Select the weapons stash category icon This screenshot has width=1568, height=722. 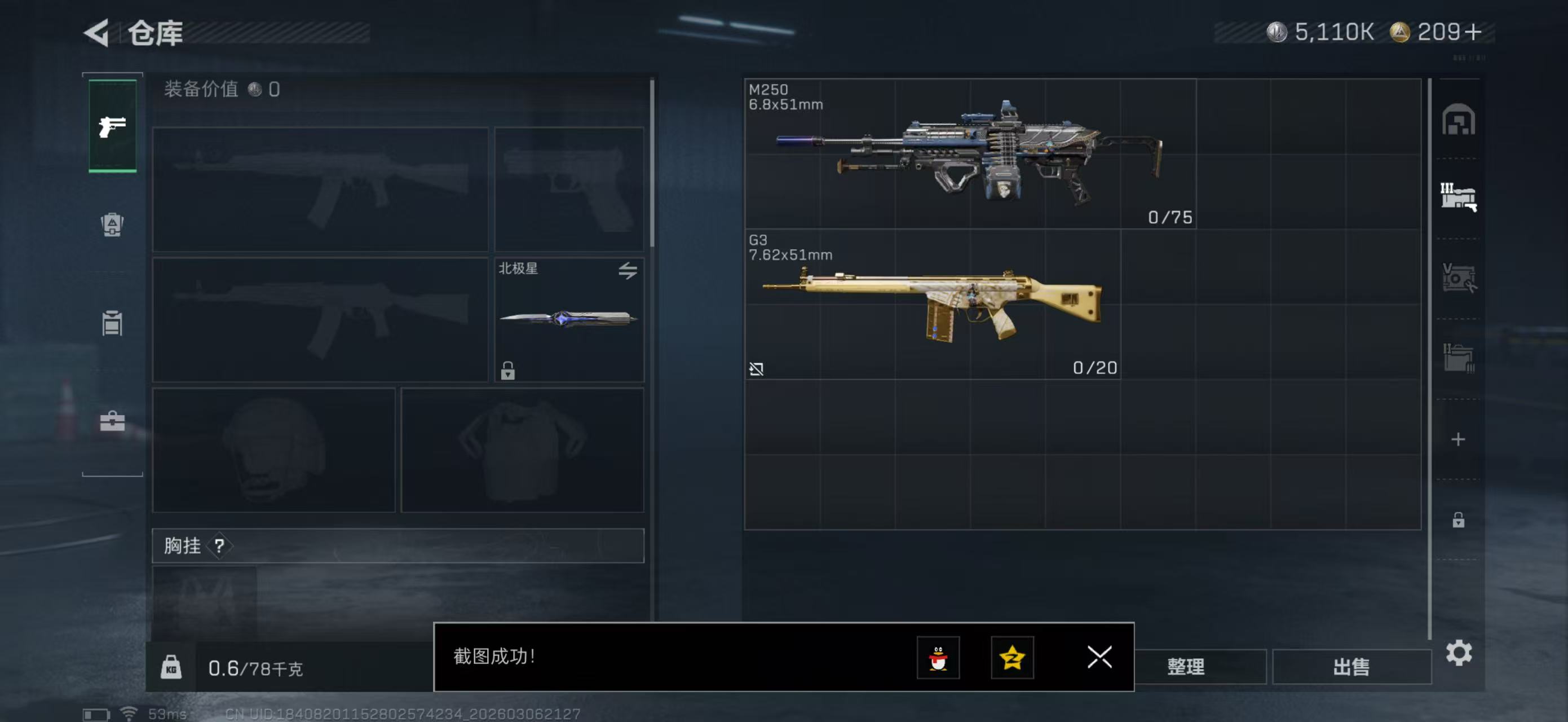1458,197
